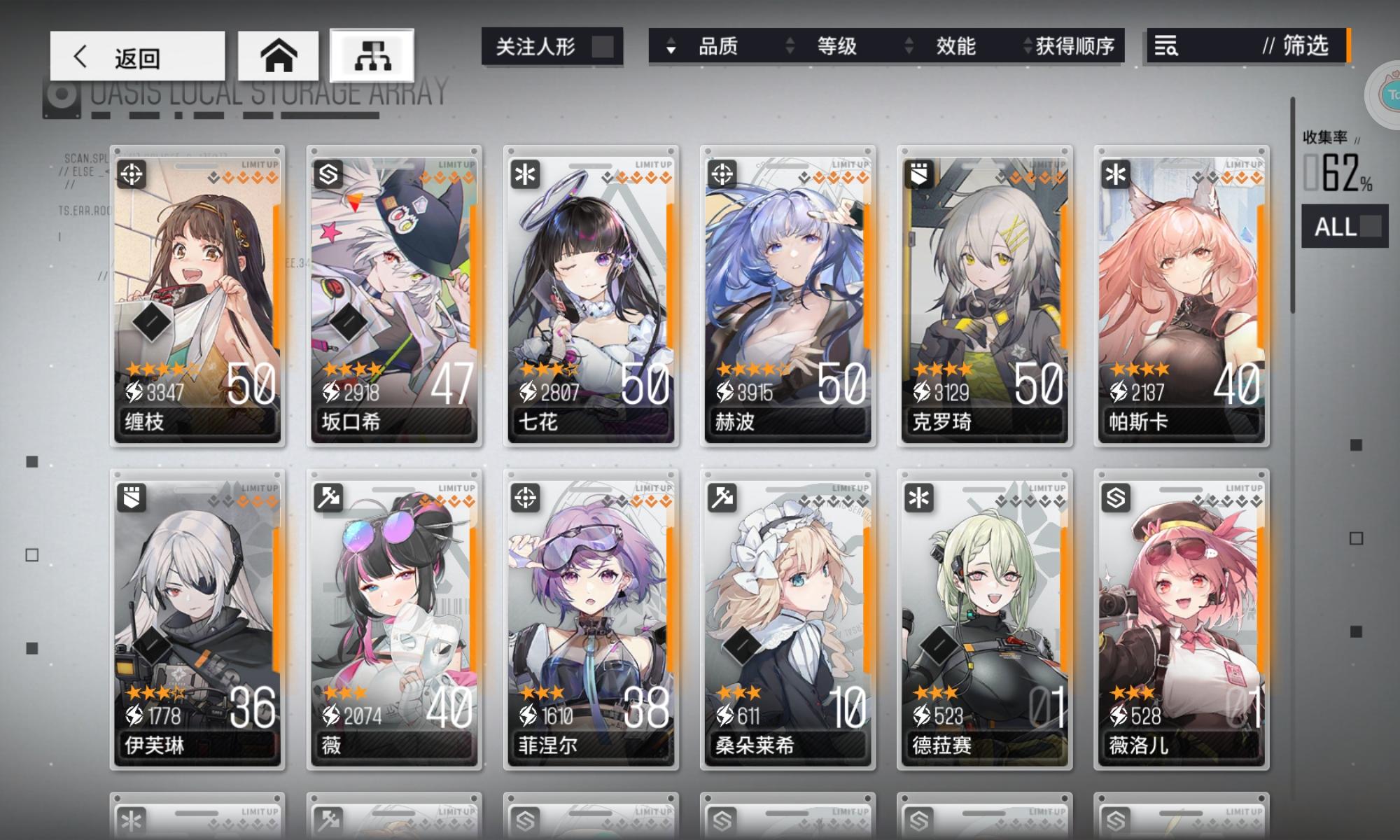
Task: Toggle the sort arrows beside 效能
Action: 909,47
